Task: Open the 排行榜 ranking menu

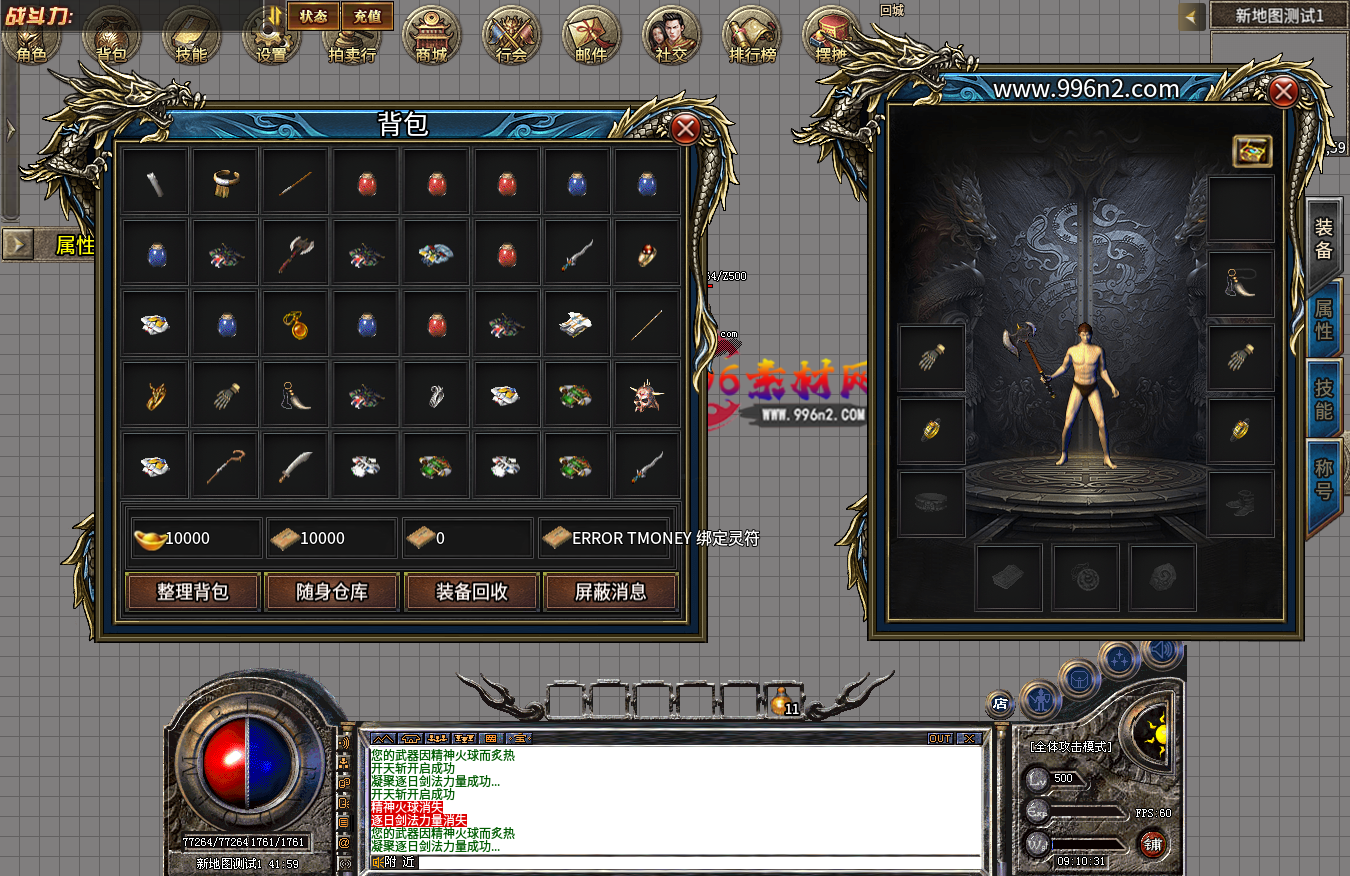Action: 752,36
